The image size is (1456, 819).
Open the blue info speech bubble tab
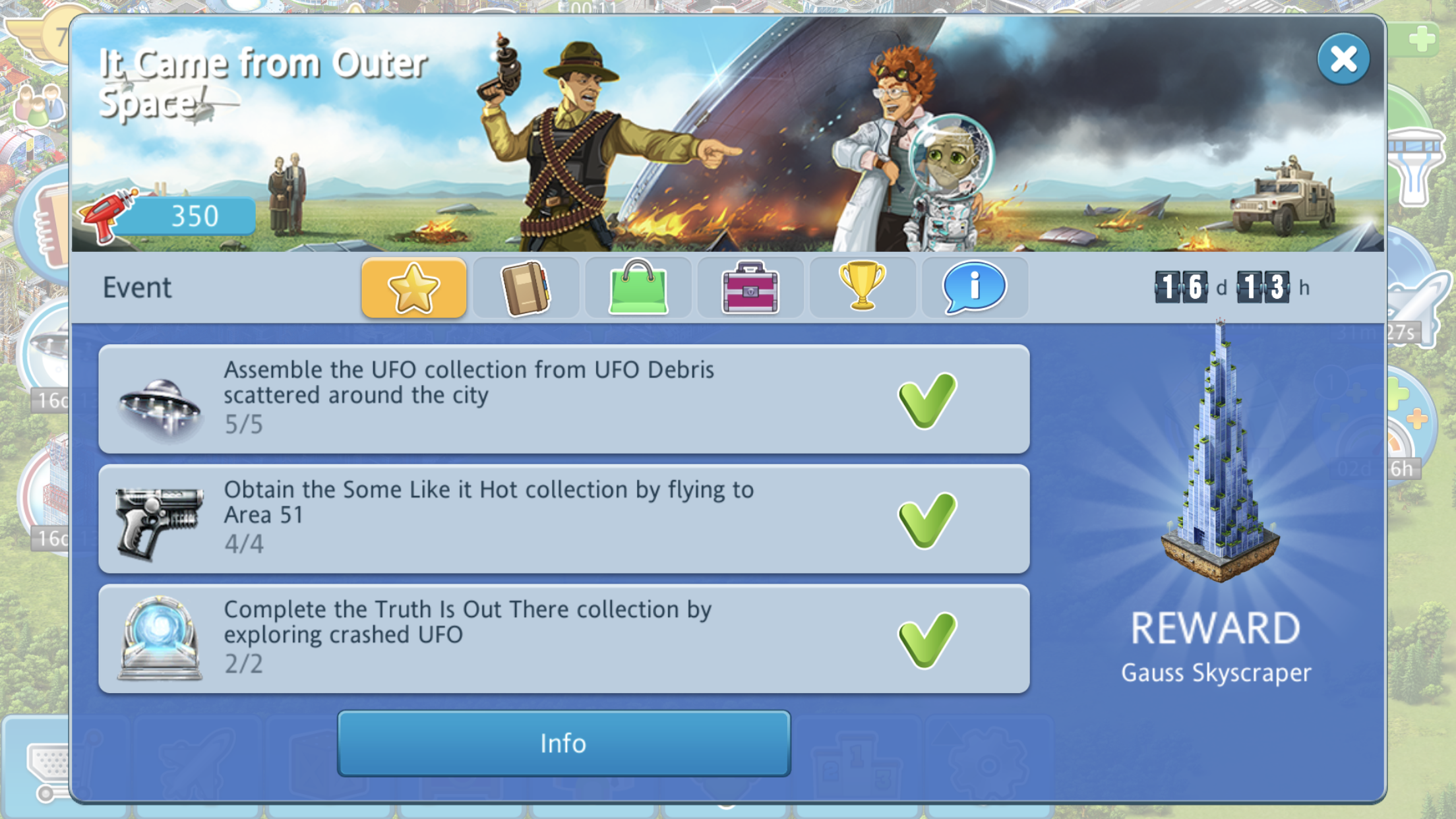[974, 288]
